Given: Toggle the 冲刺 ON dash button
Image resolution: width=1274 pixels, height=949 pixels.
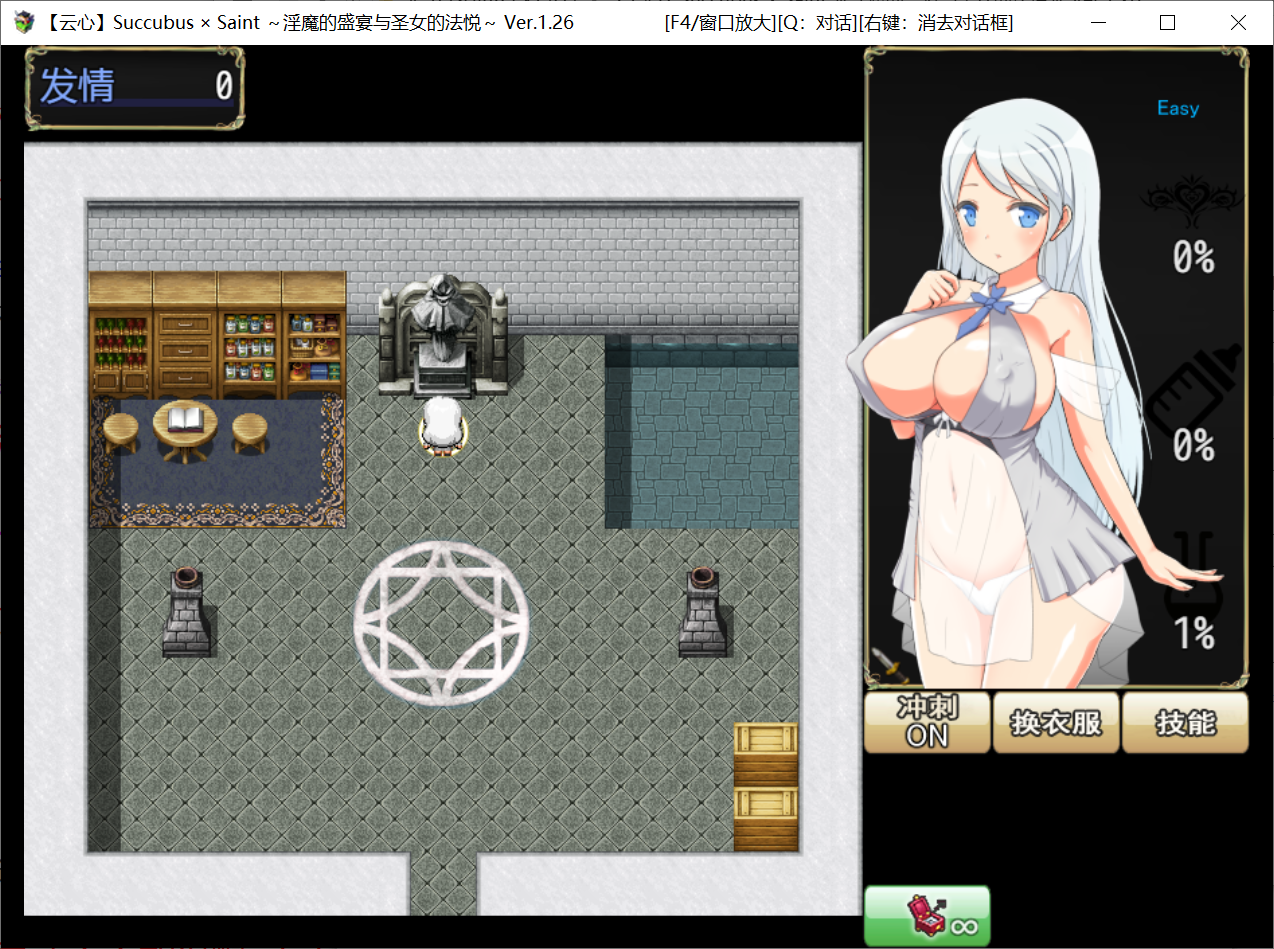Looking at the screenshot, I should coord(926,722).
